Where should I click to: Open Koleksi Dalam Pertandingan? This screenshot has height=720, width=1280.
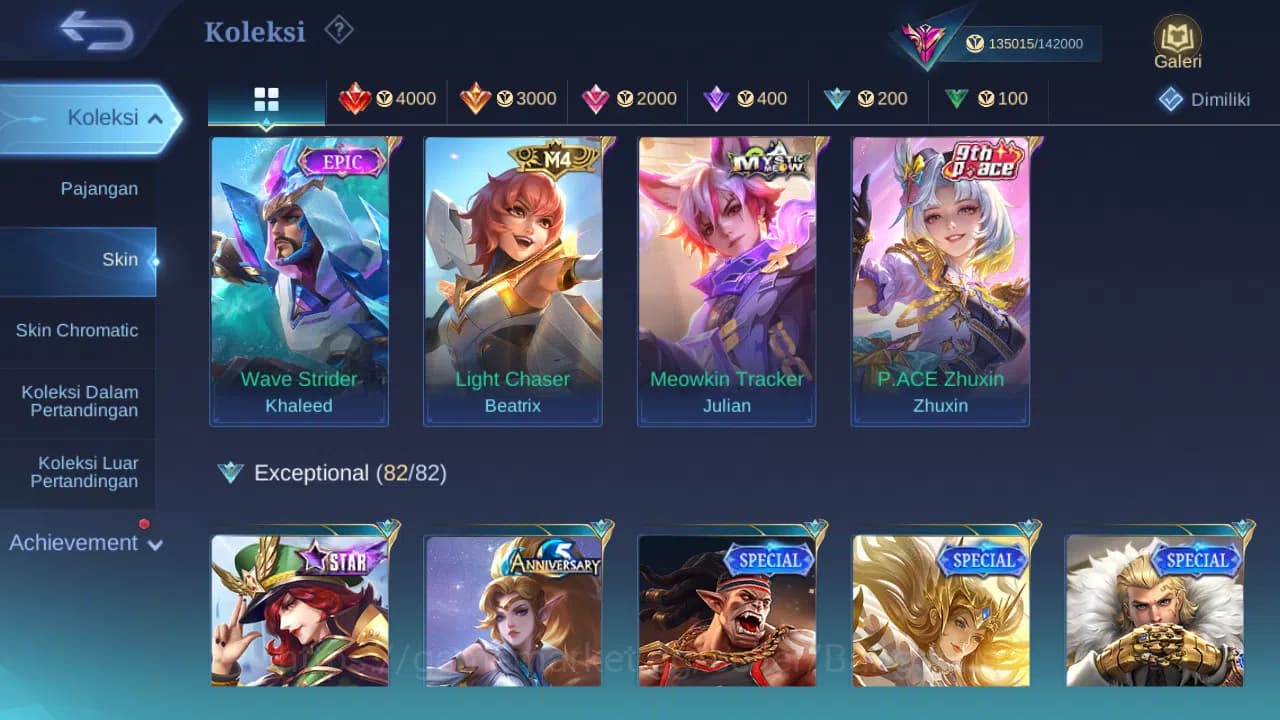tap(78, 401)
